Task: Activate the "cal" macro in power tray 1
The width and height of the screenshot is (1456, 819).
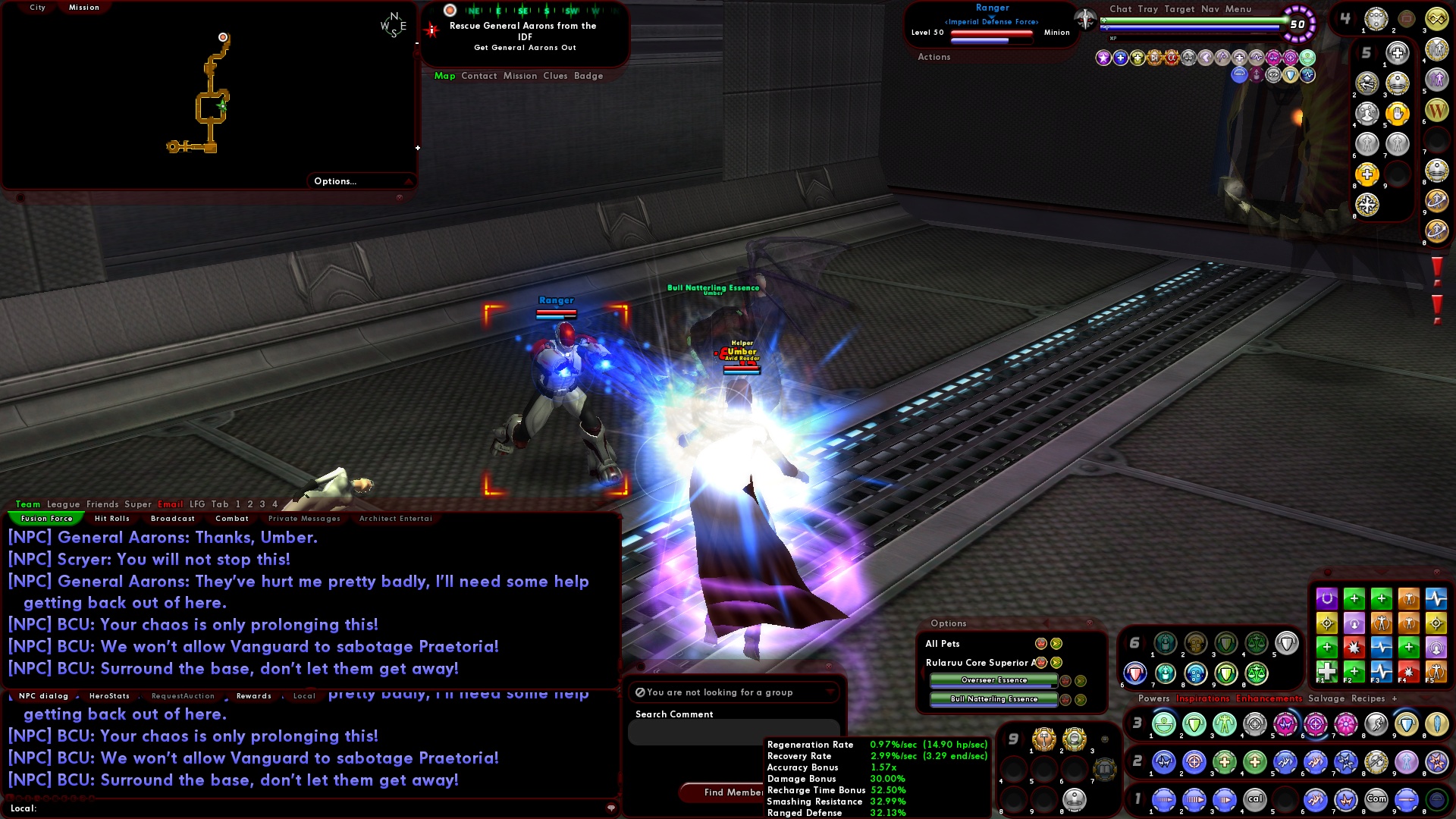Action: coord(1255,799)
